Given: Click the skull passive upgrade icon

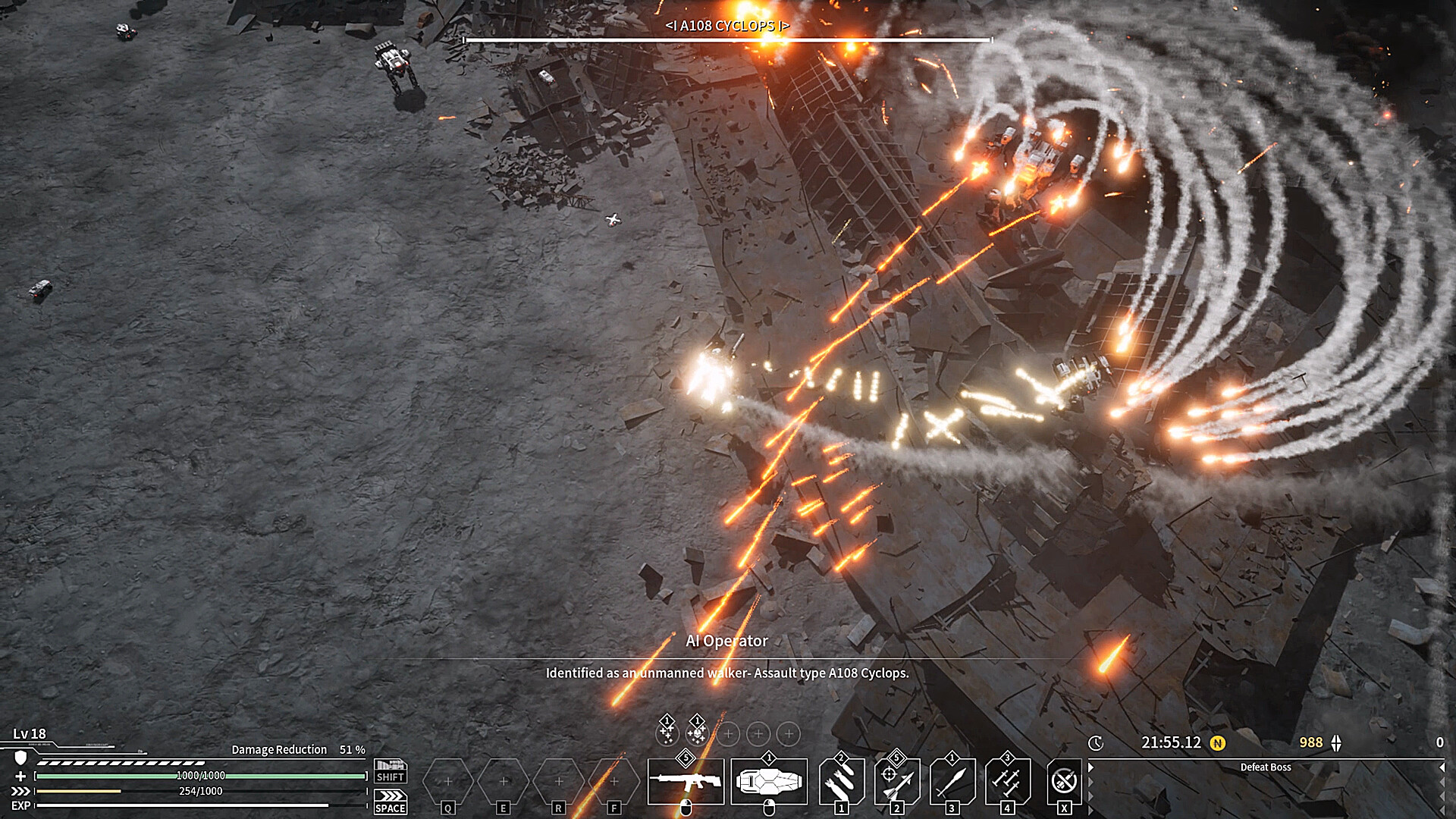Looking at the screenshot, I should pos(696,733).
